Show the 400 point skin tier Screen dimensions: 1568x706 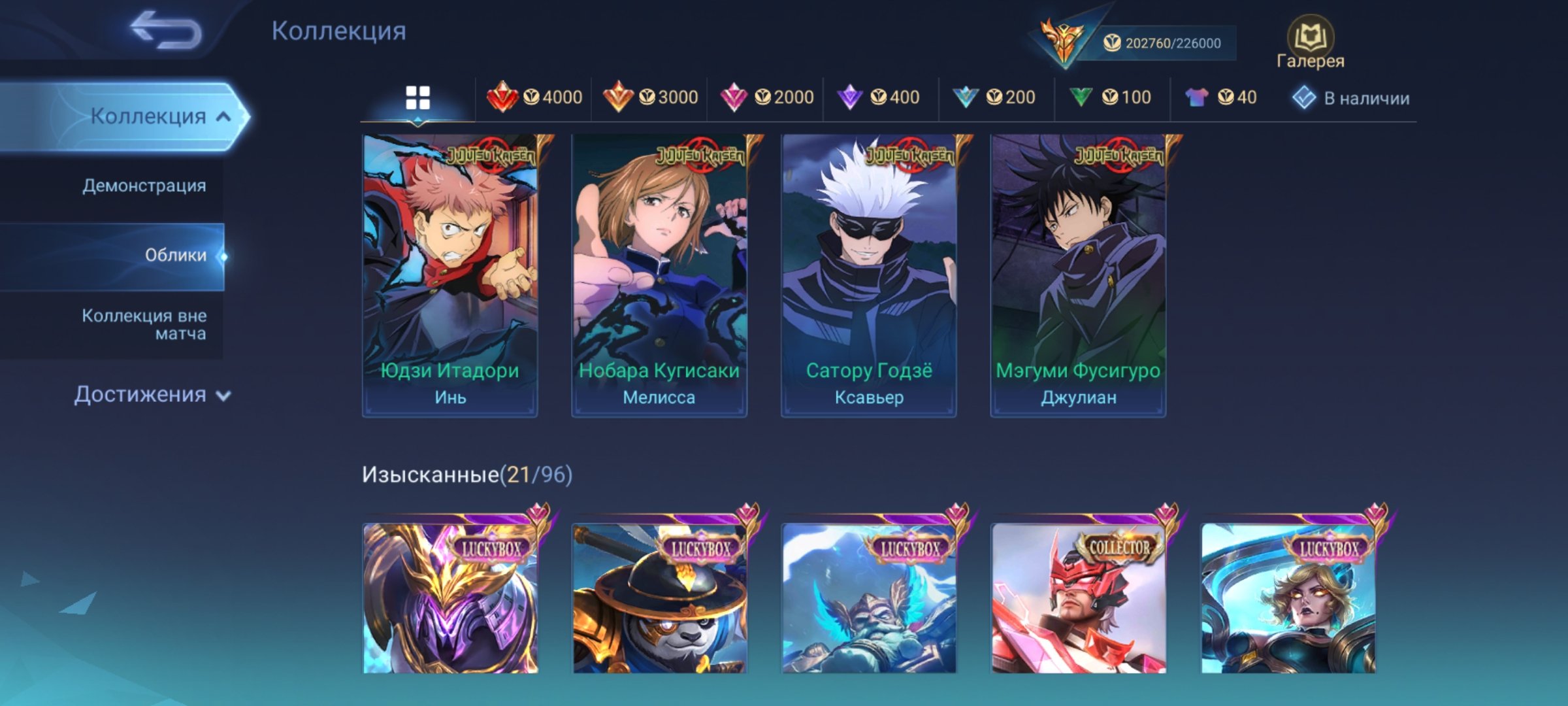coord(879,97)
